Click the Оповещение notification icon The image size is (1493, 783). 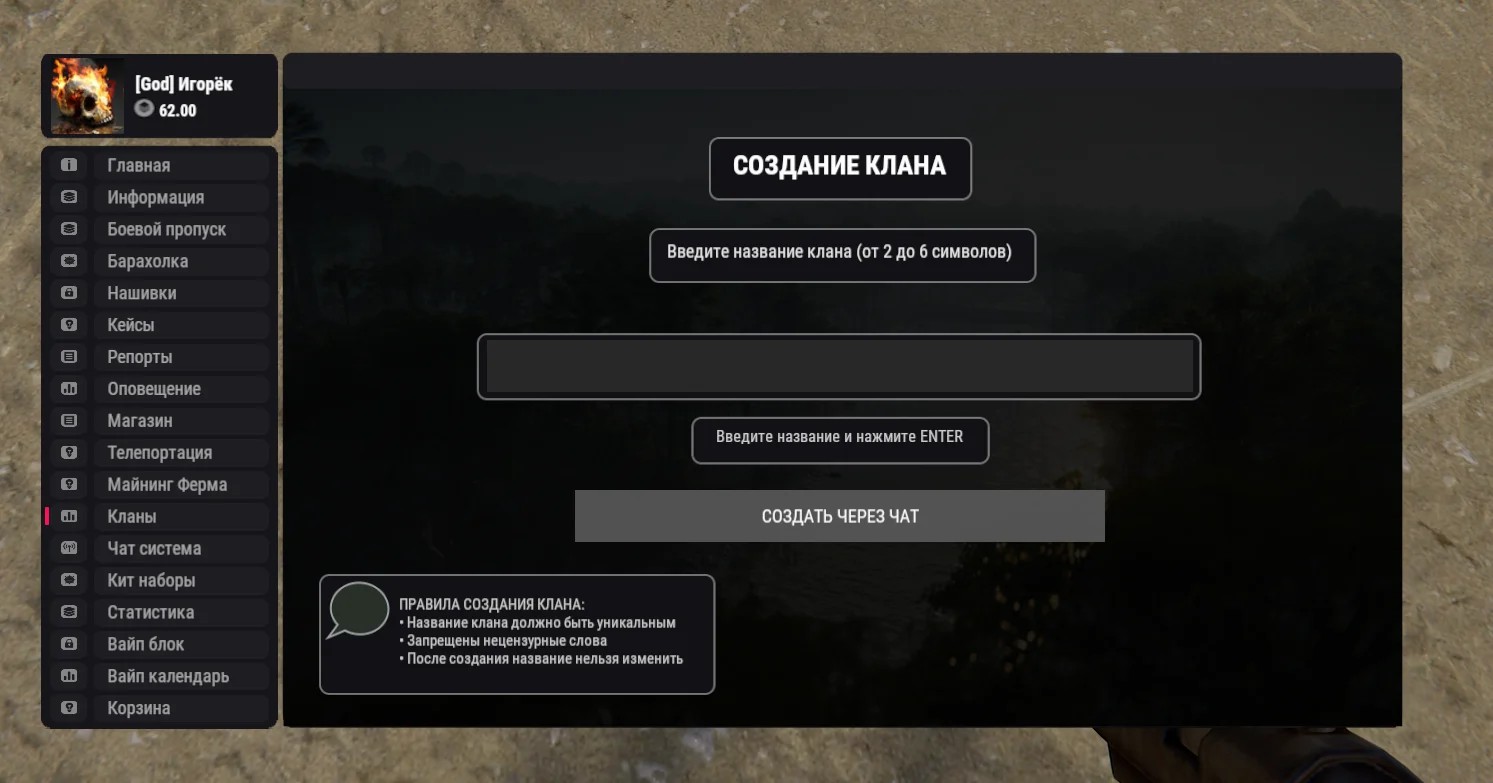coord(68,389)
